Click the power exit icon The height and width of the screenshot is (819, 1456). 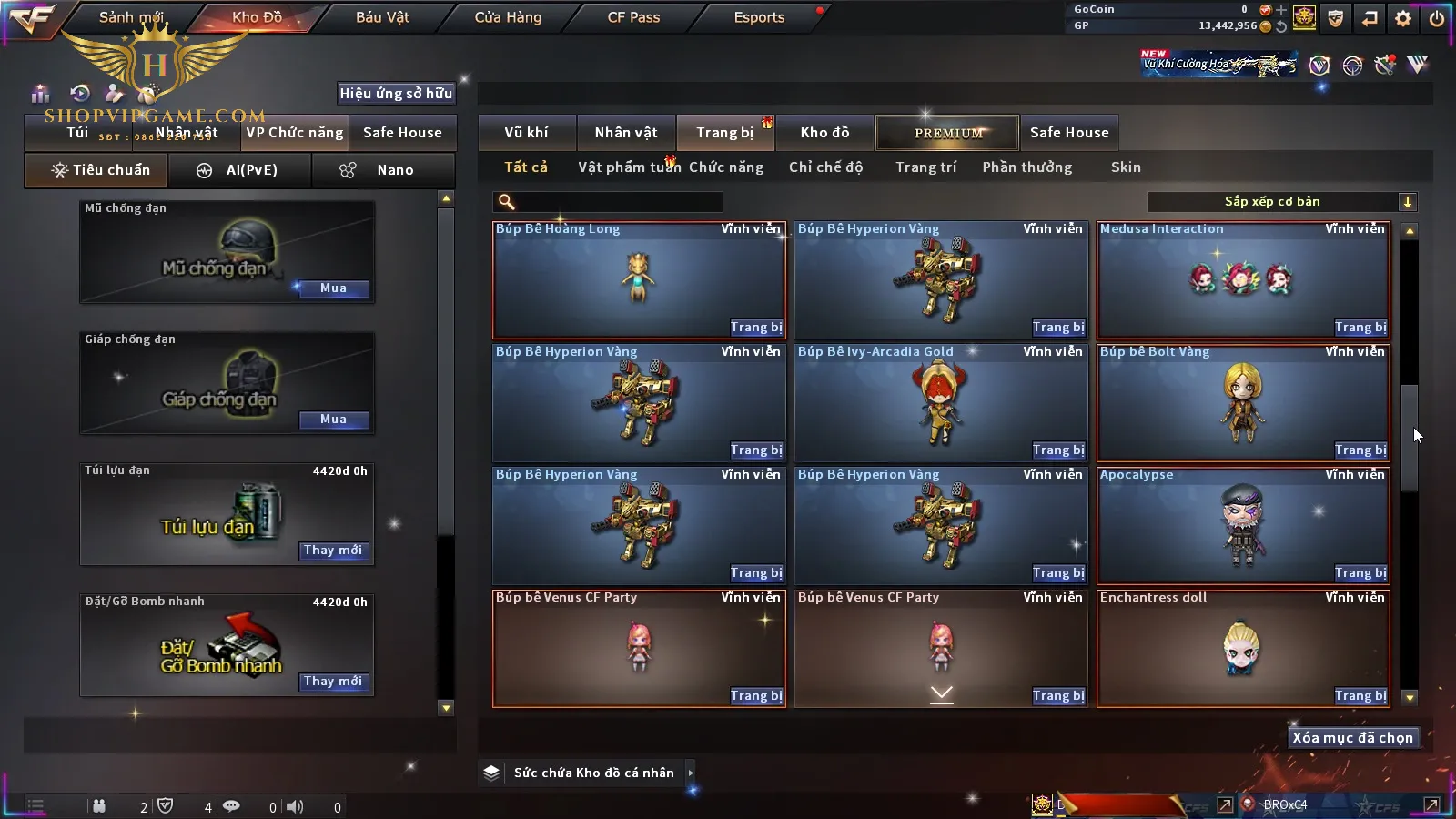click(x=1437, y=18)
